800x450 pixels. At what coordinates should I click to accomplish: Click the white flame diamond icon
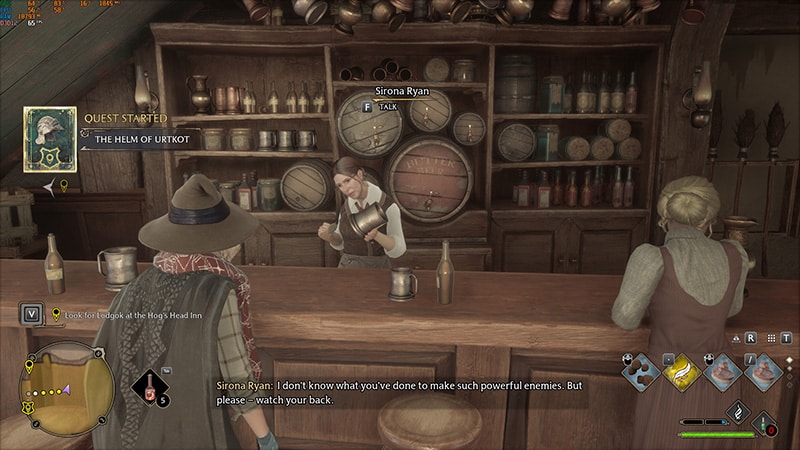[737, 411]
